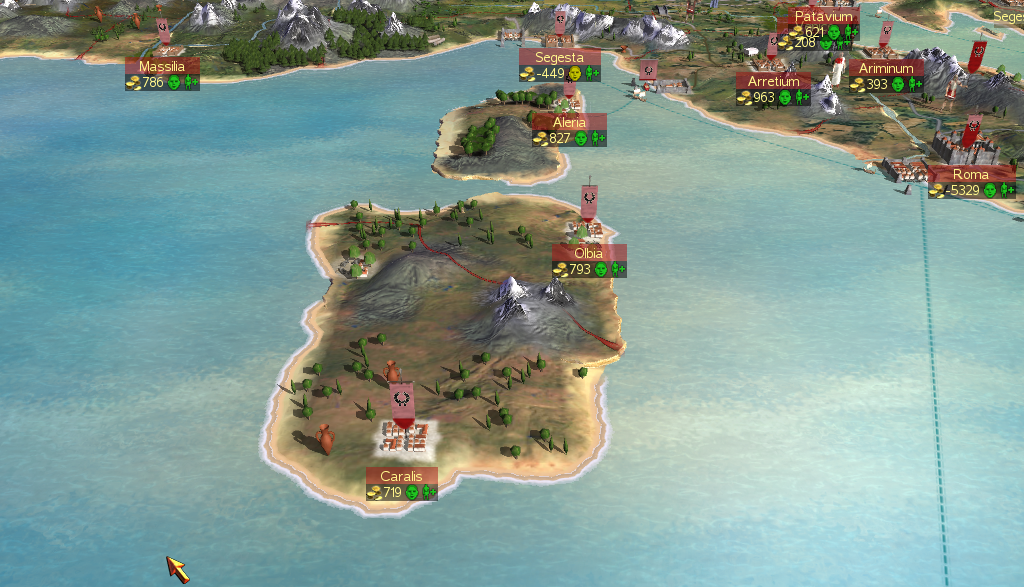Viewport: 1024px width, 587px height.
Task: Select the Massilia settlement label
Action: tap(162, 67)
